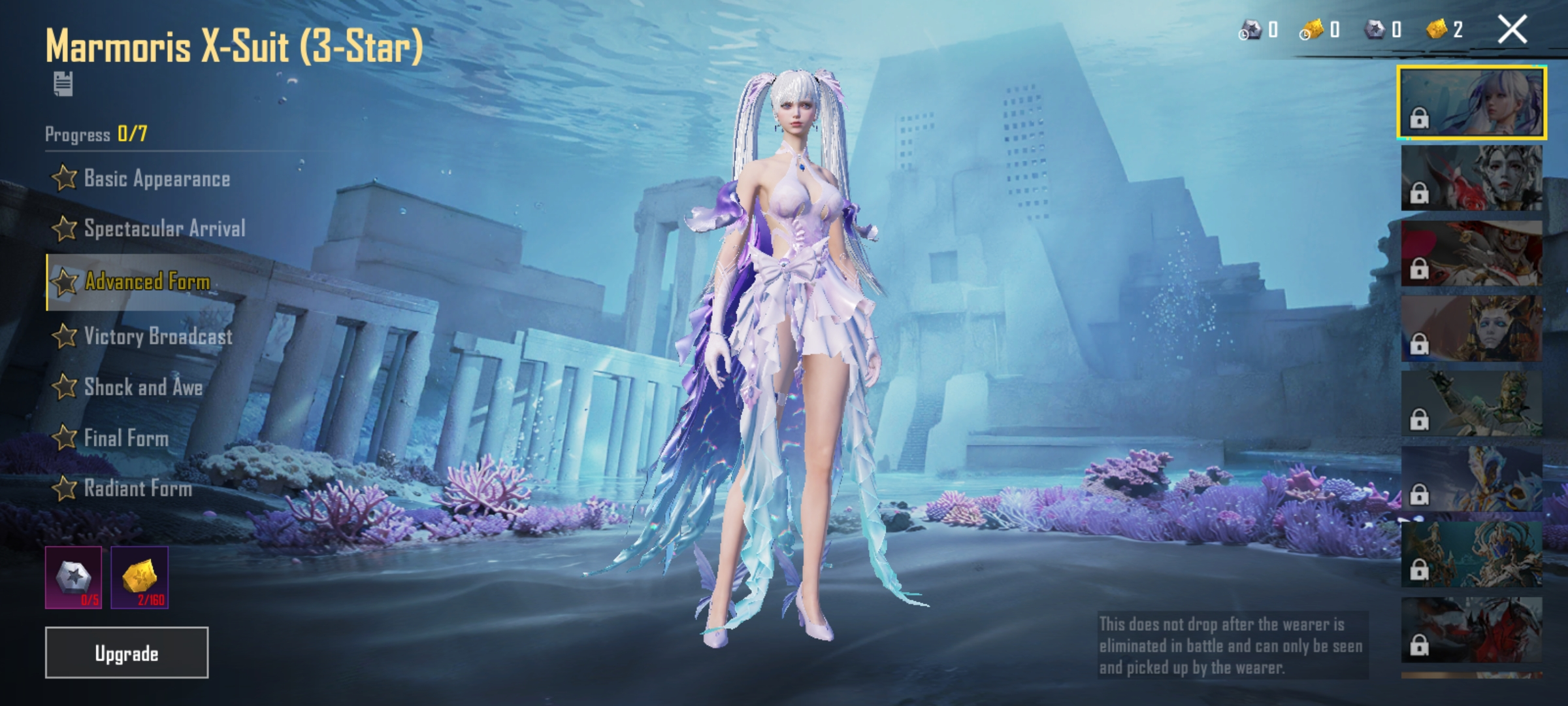This screenshot has width=1568, height=706.
Task: Switch to the Shock and Awe stage
Action: (142, 387)
